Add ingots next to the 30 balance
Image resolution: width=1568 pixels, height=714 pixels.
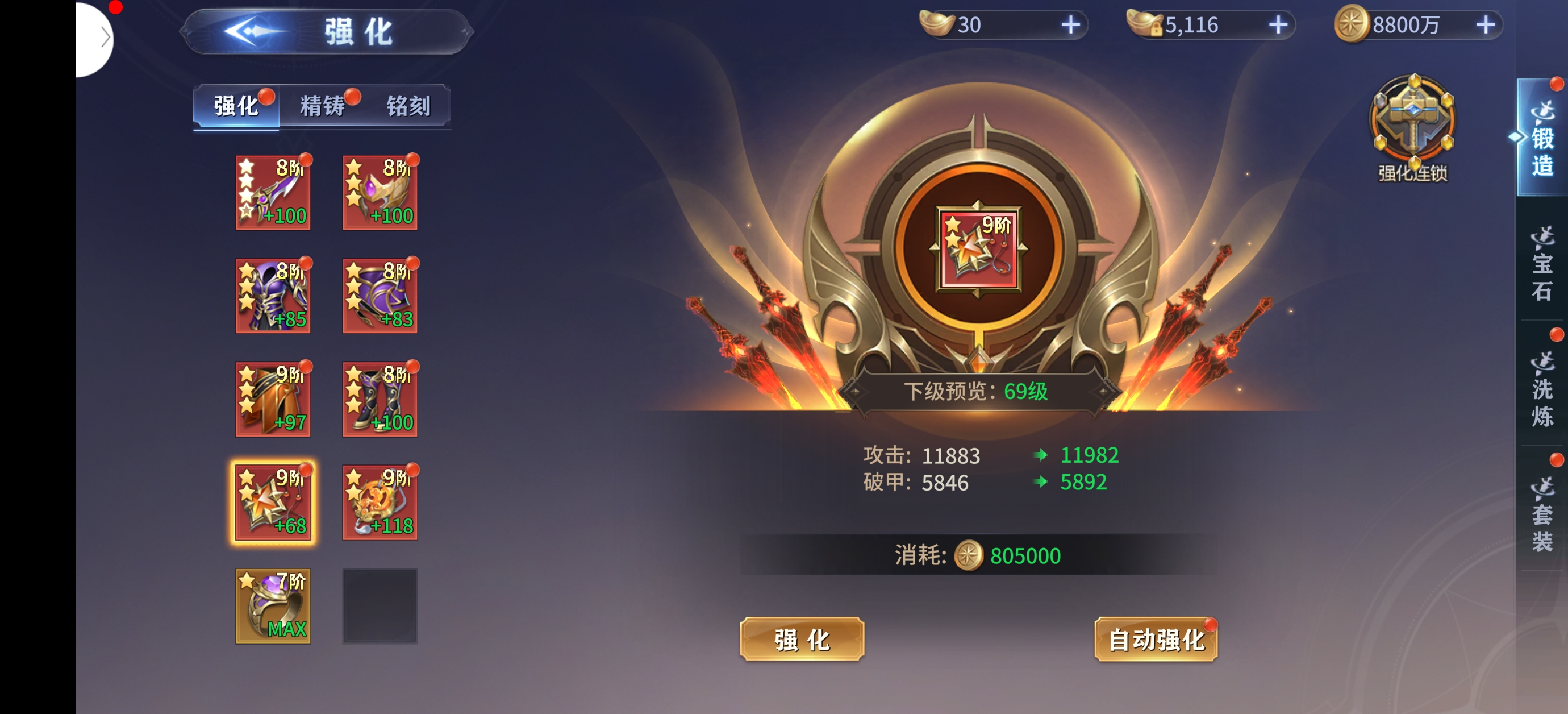[1070, 25]
